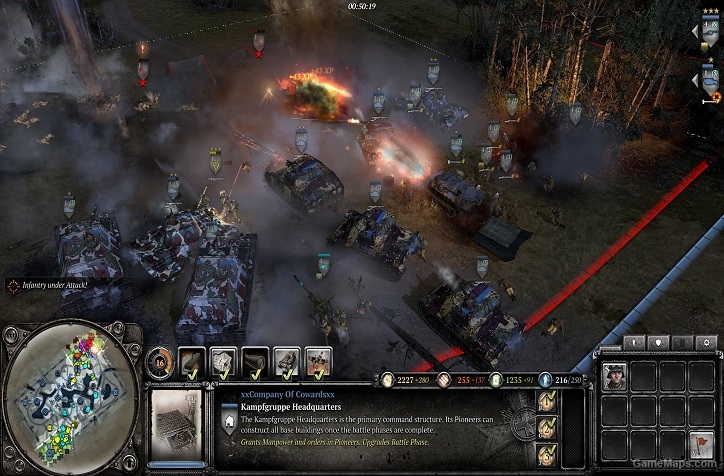Choose the rightmost commander ability icon
The width and height of the screenshot is (724, 476).
(318, 360)
